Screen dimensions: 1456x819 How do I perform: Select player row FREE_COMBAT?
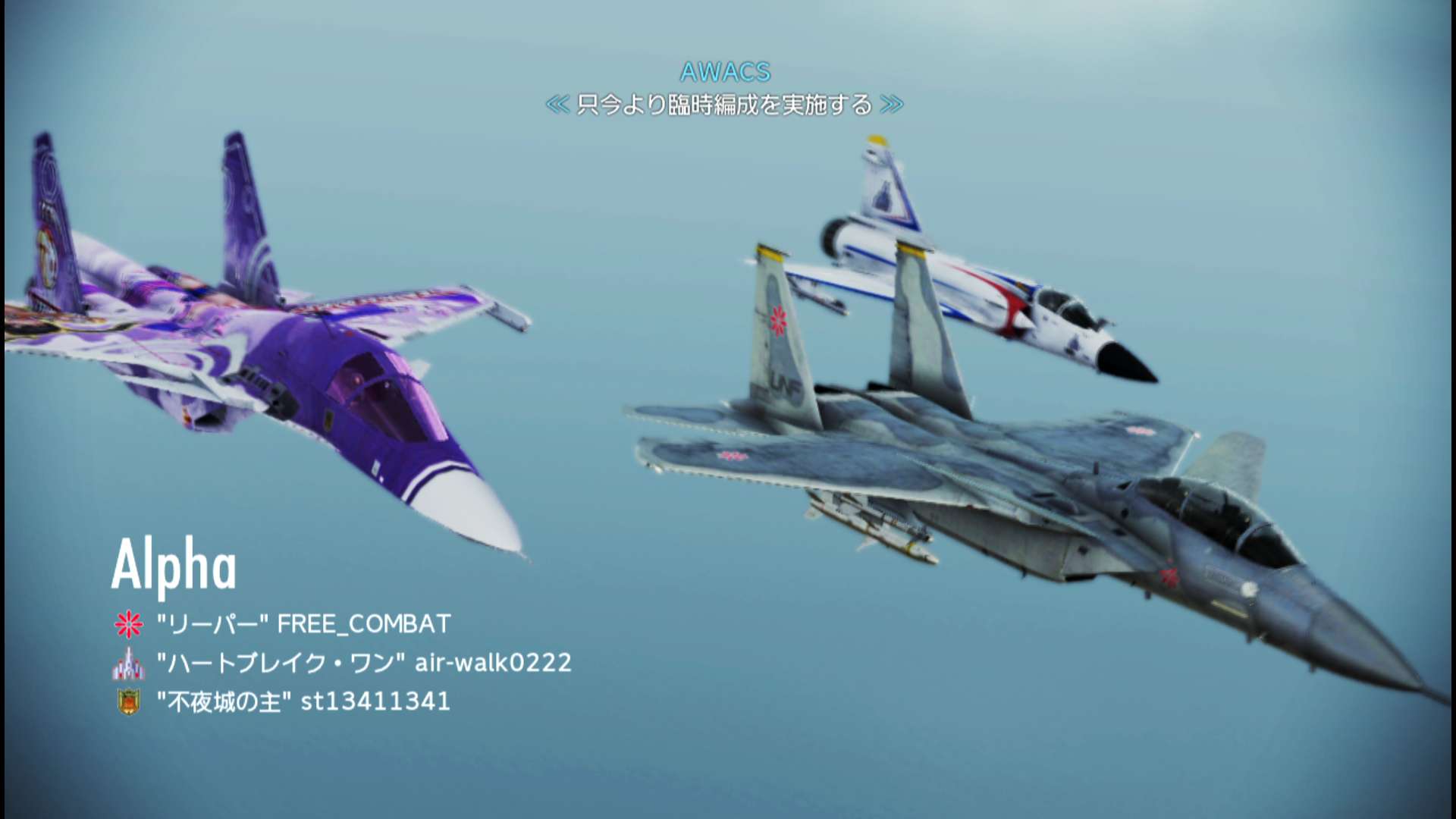(303, 624)
